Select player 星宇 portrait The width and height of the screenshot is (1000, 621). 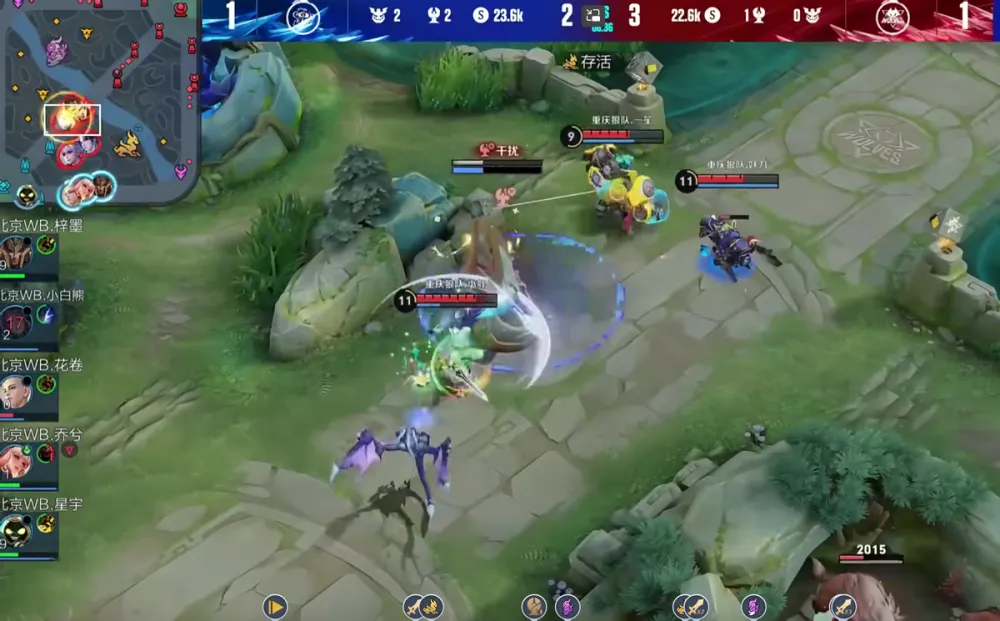[x=15, y=530]
